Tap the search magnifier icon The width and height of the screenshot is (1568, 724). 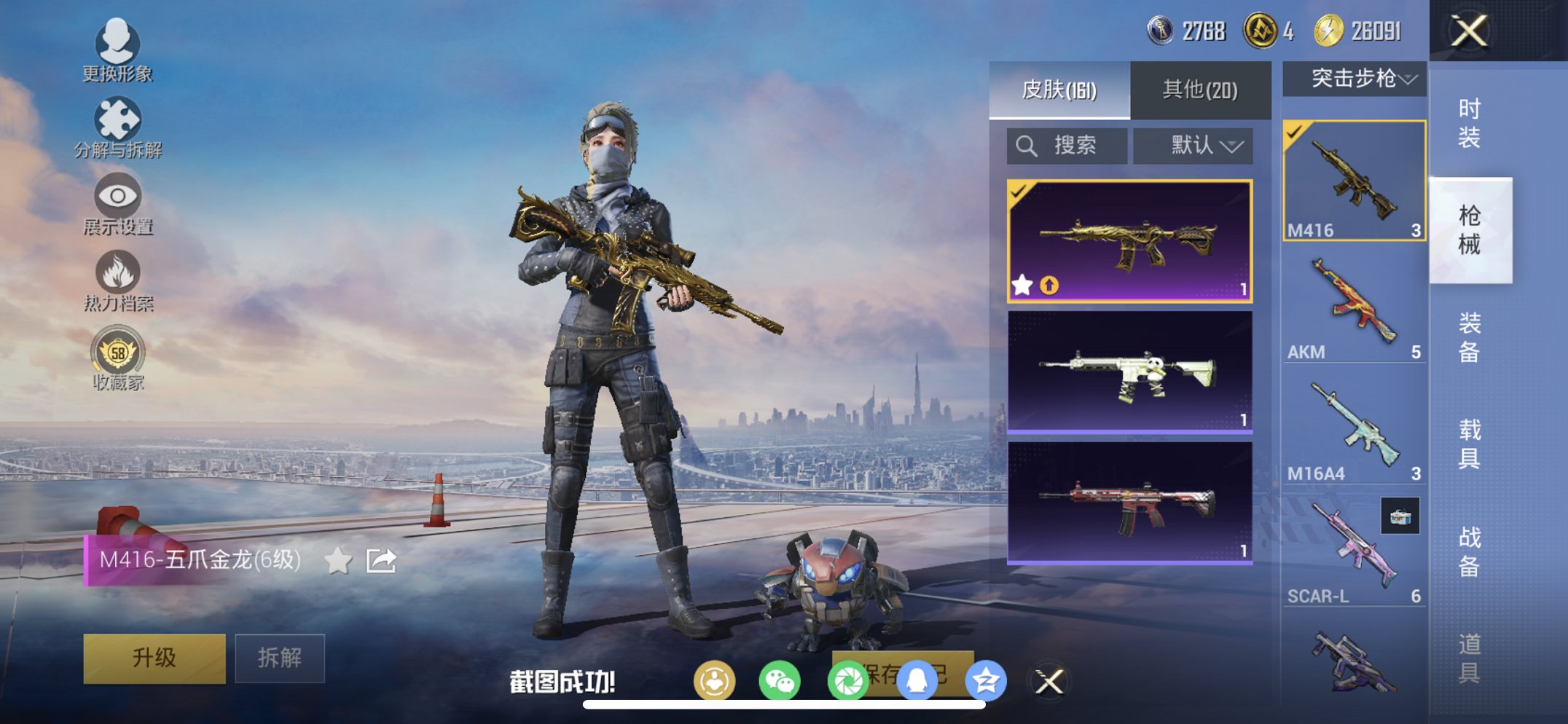(x=1028, y=145)
